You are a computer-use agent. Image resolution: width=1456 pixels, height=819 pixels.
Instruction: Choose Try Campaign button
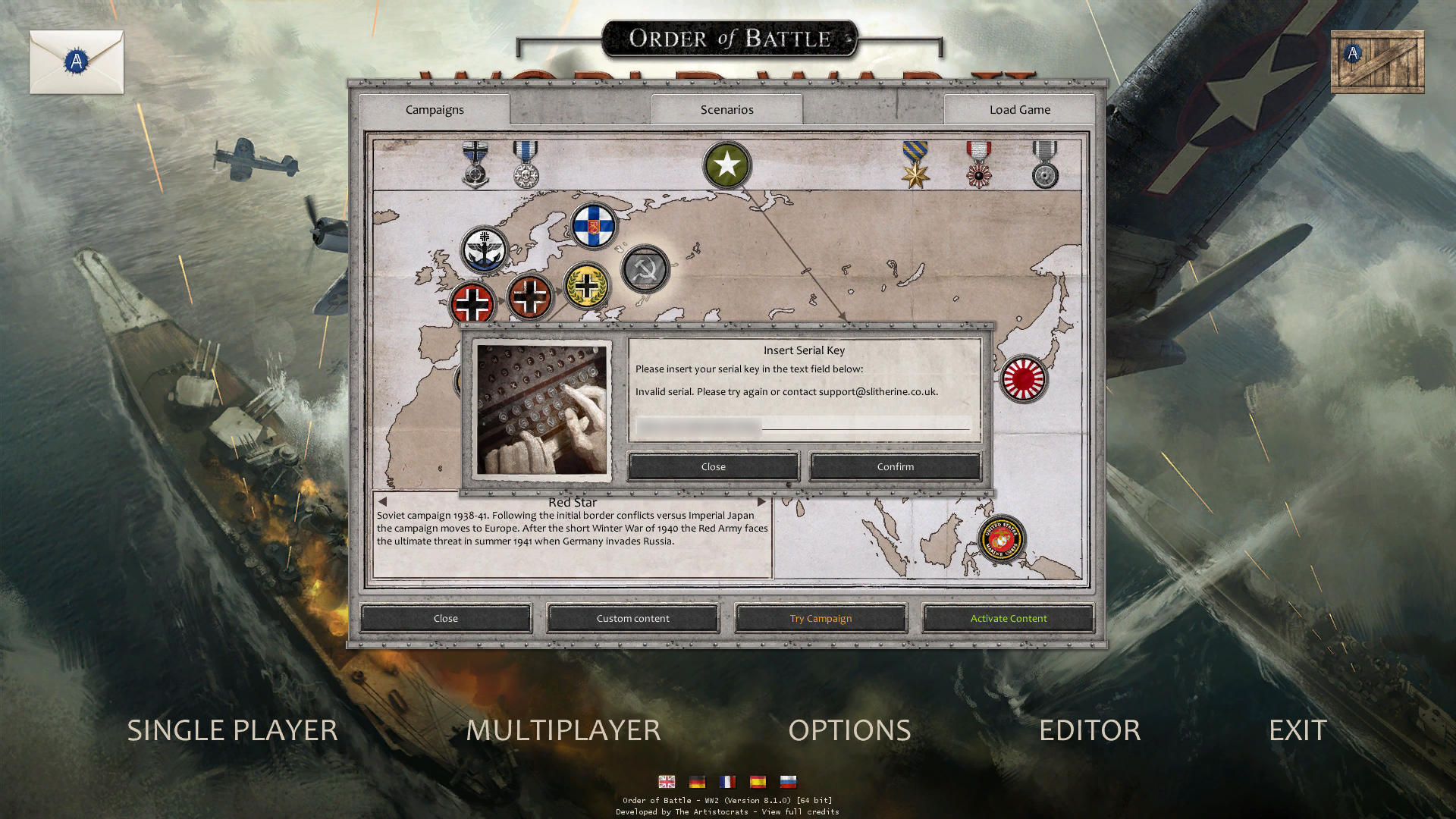coord(821,618)
